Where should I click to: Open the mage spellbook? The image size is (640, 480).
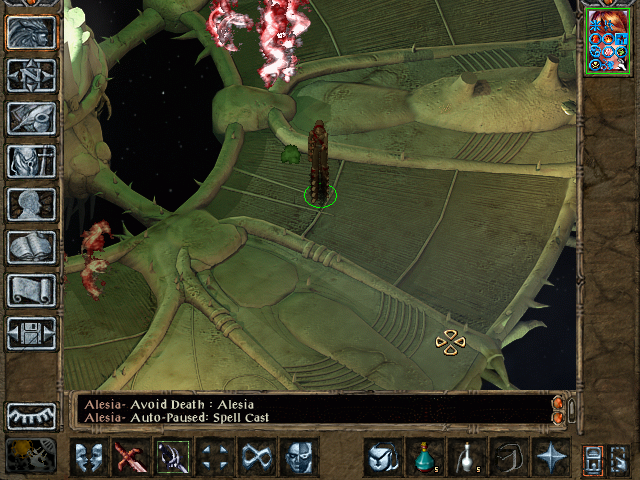(32, 247)
